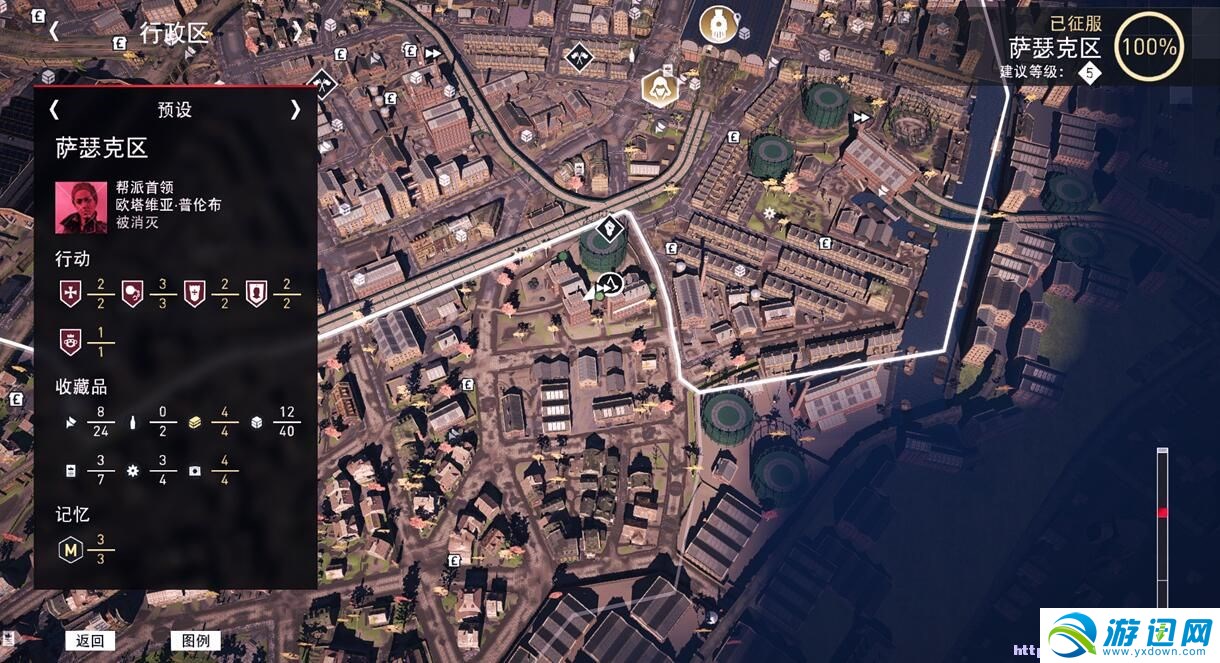Click the red cross shield activity icon
The image size is (1220, 663).
point(70,293)
